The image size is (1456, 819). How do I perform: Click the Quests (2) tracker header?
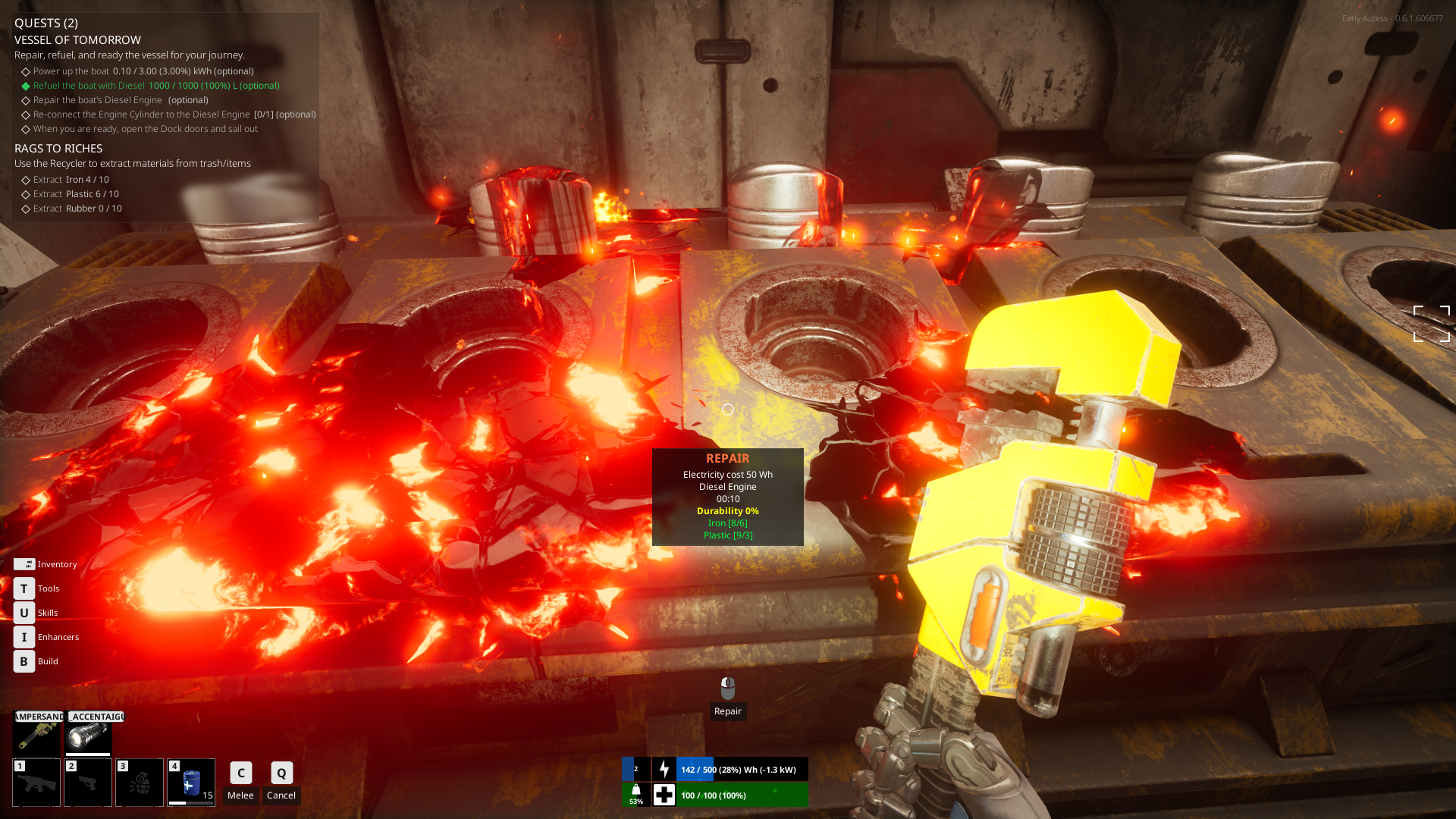tap(46, 23)
